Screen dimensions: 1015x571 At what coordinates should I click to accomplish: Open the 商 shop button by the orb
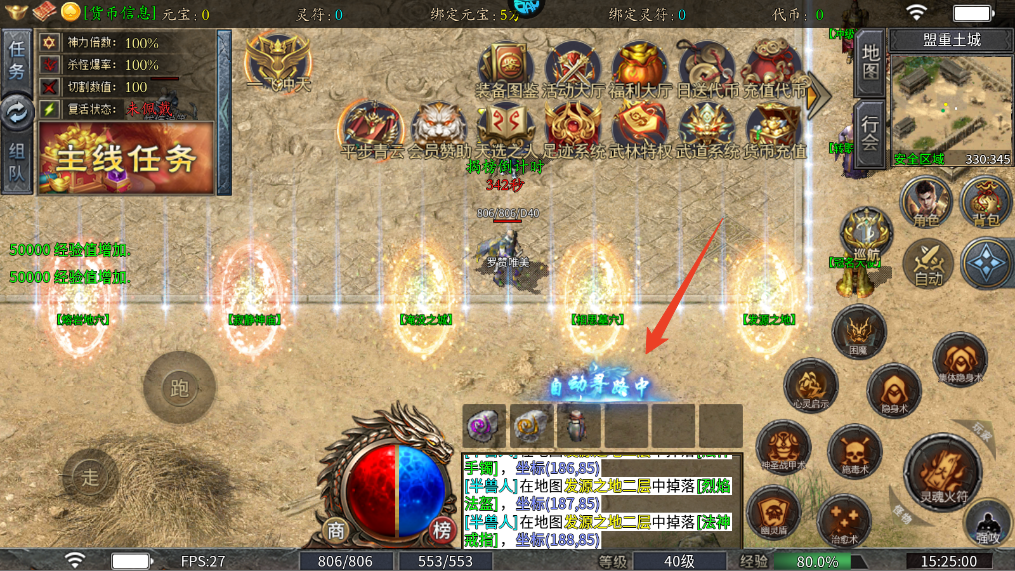pyautogui.click(x=336, y=530)
